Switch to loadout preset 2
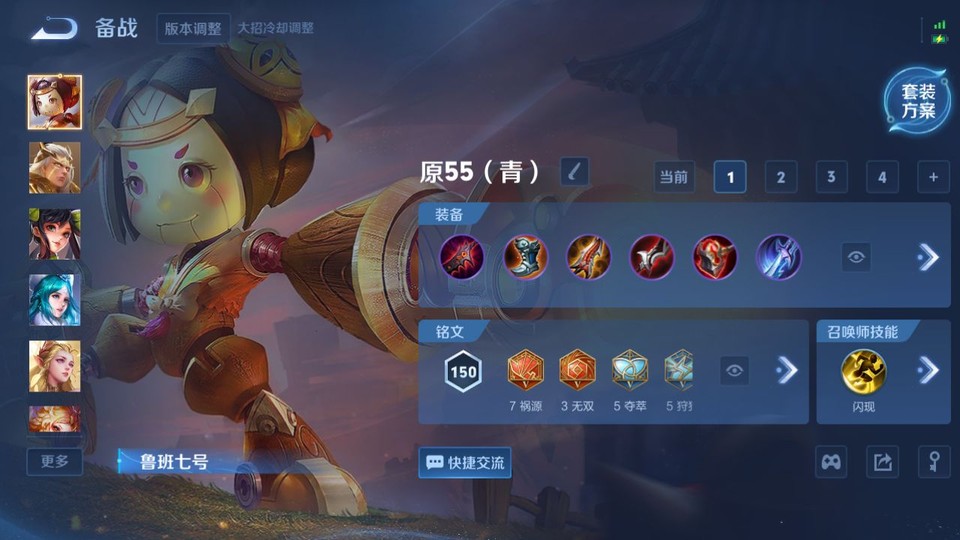 [x=781, y=177]
